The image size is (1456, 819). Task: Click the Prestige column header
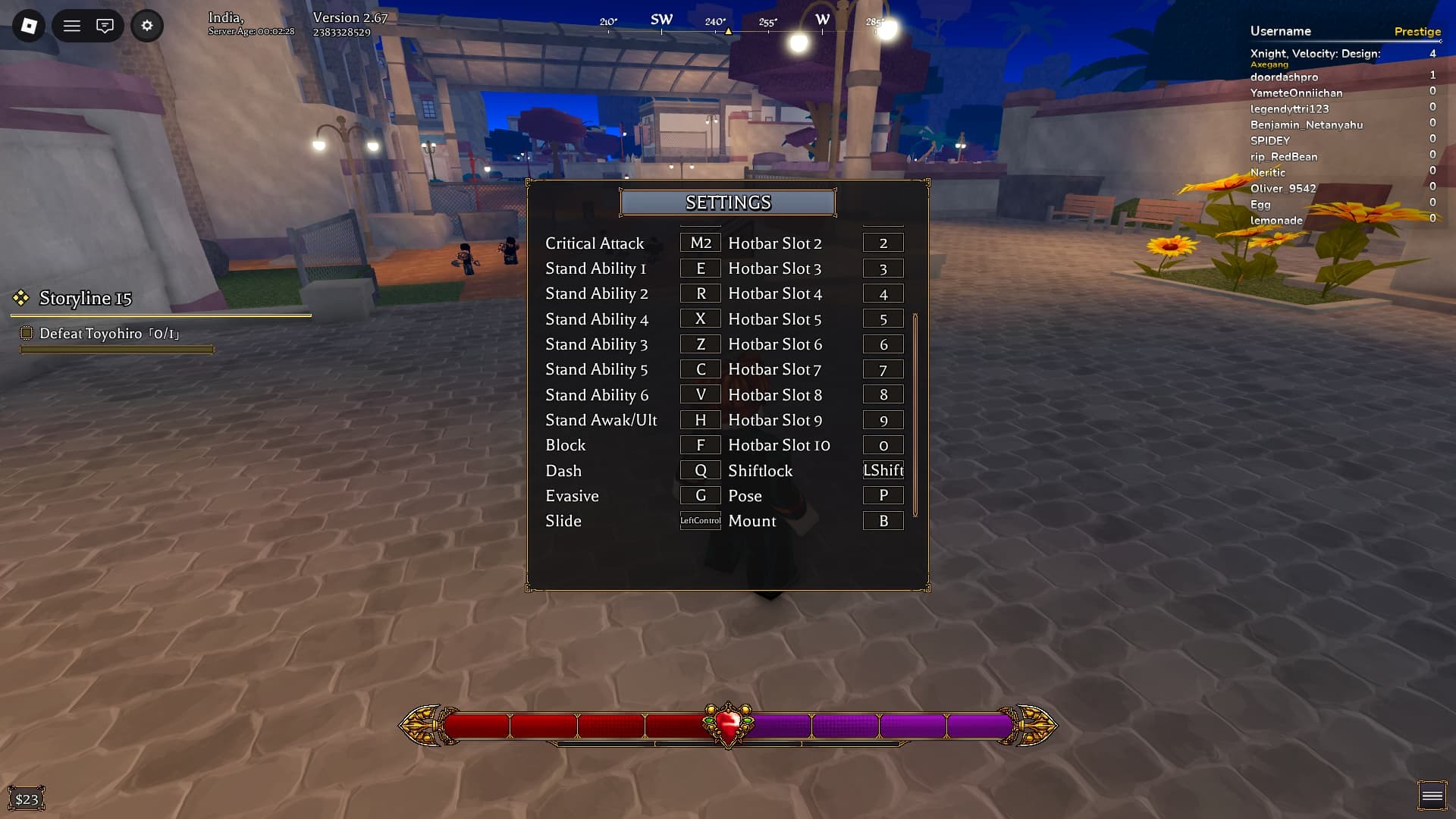(1417, 31)
